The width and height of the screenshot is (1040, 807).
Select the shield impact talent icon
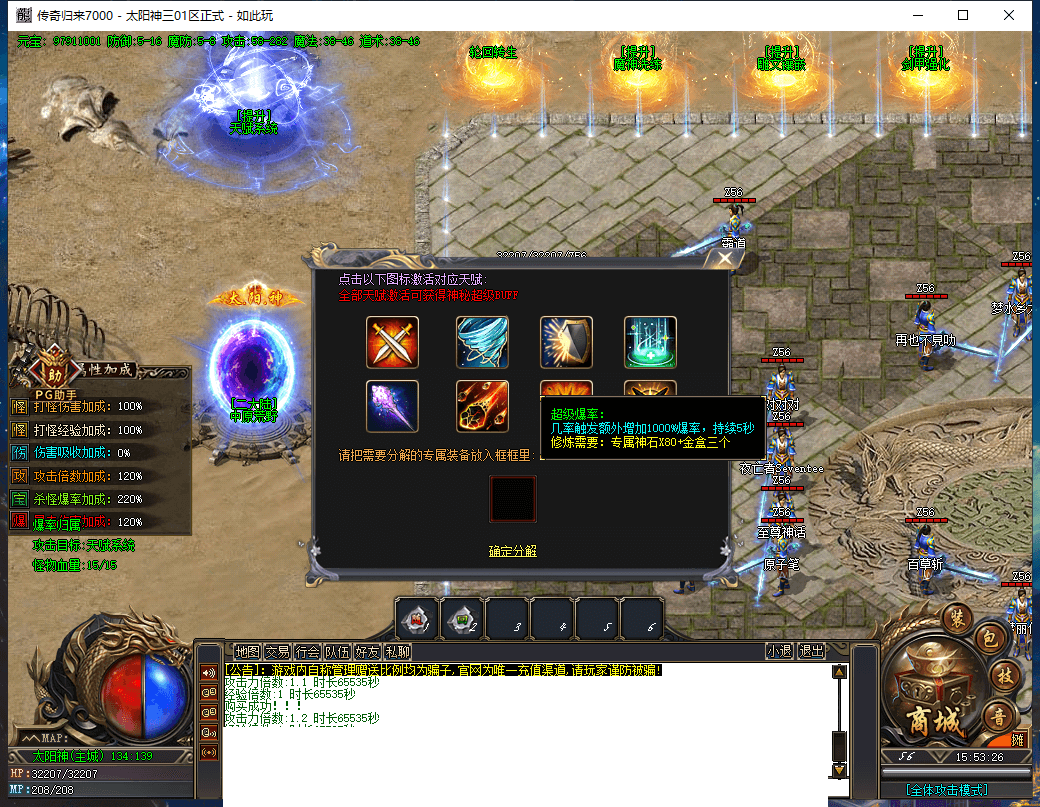566,342
